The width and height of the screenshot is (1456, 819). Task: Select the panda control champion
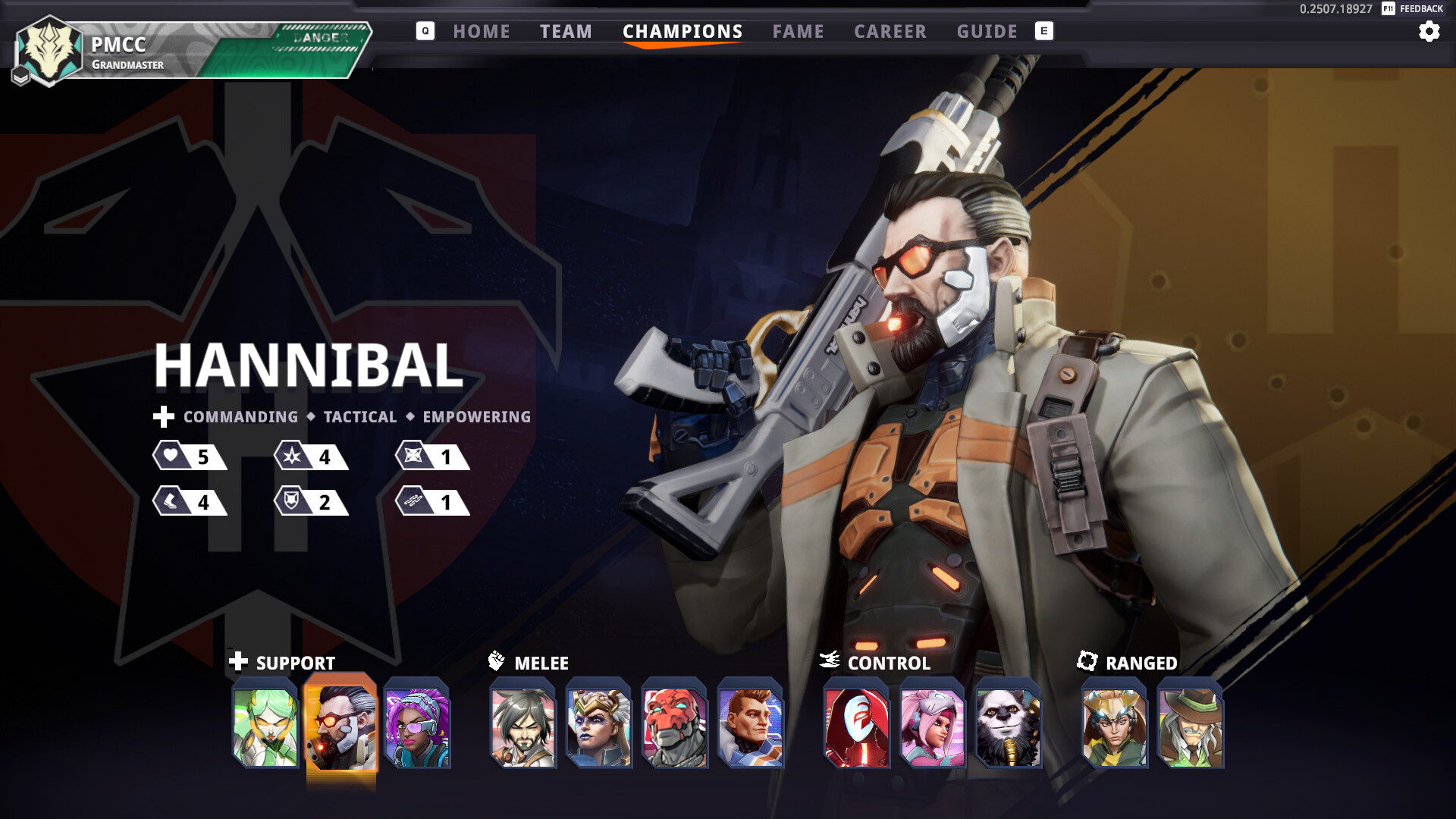coord(1009,724)
